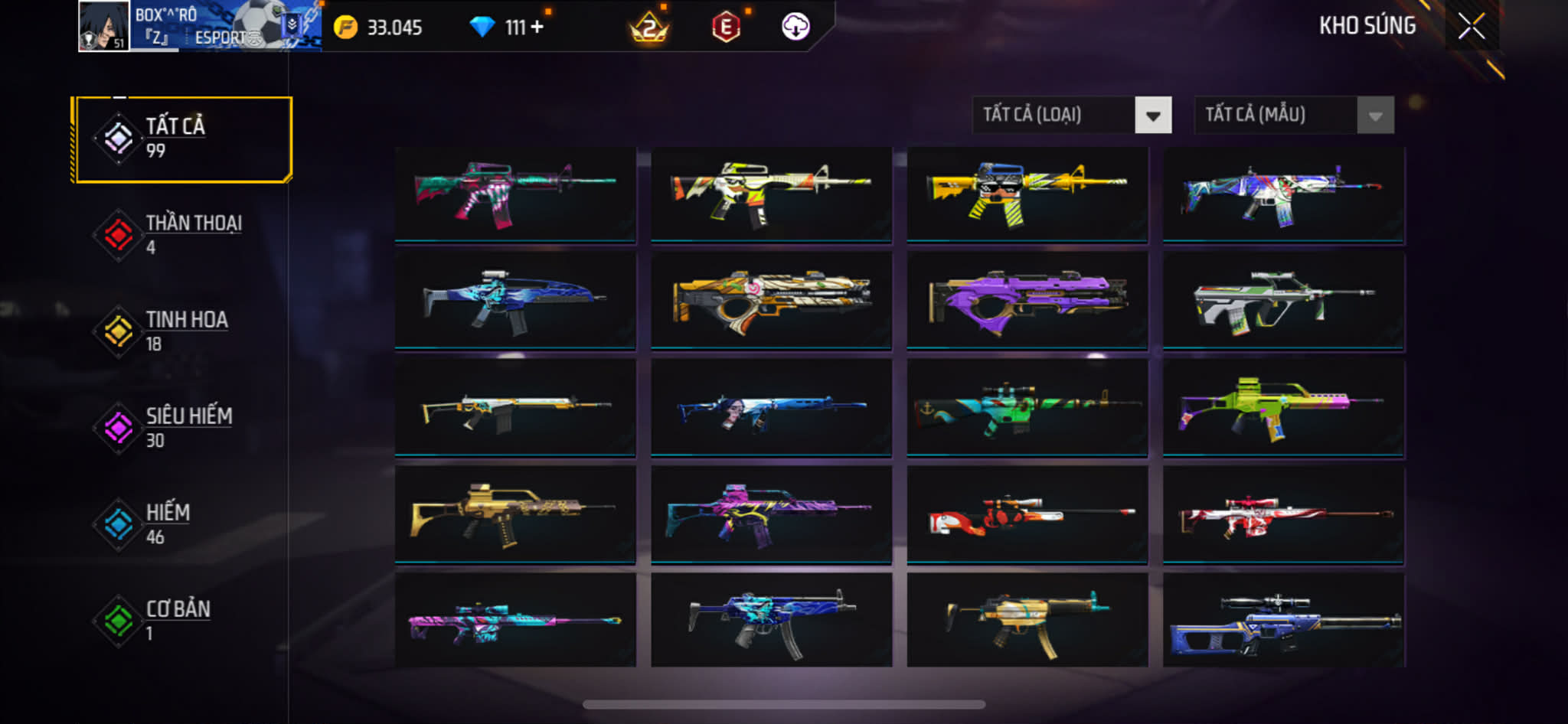Tap the gold crown rank icon

pos(648,28)
